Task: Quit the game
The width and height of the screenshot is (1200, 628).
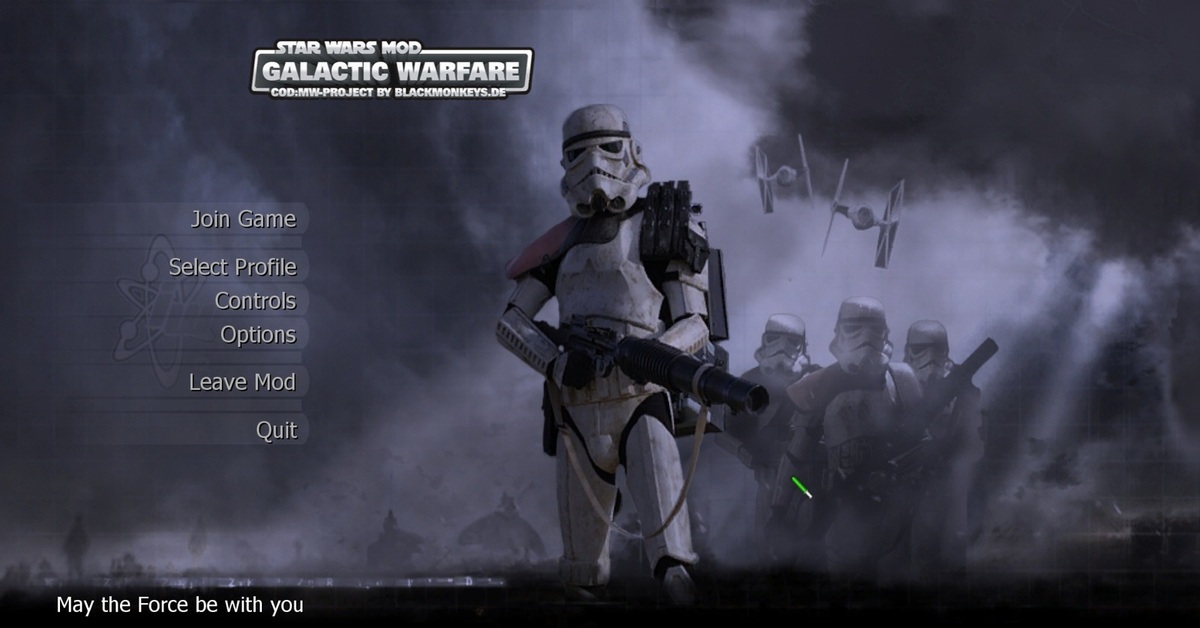Action: (276, 430)
